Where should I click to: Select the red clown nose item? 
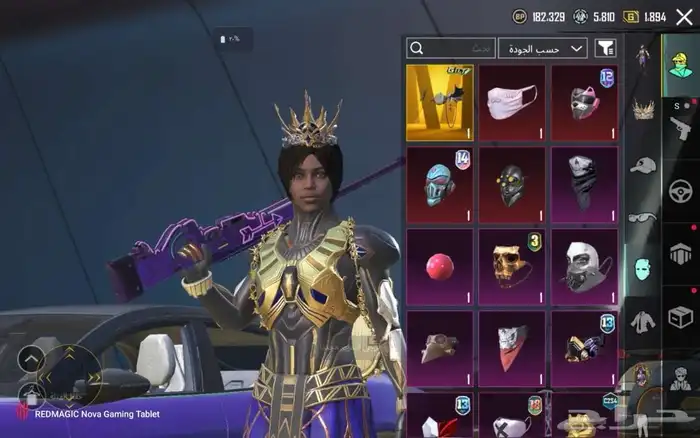tap(440, 267)
